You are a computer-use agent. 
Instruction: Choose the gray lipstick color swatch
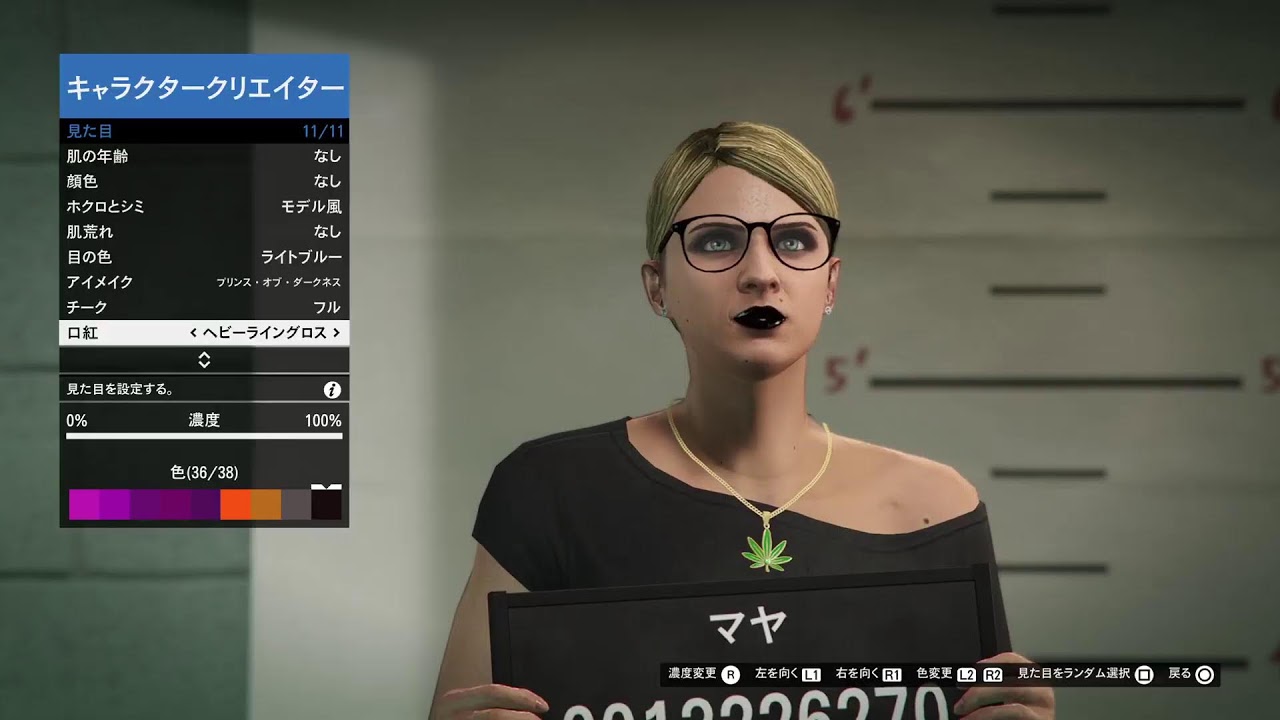pyautogui.click(x=296, y=505)
